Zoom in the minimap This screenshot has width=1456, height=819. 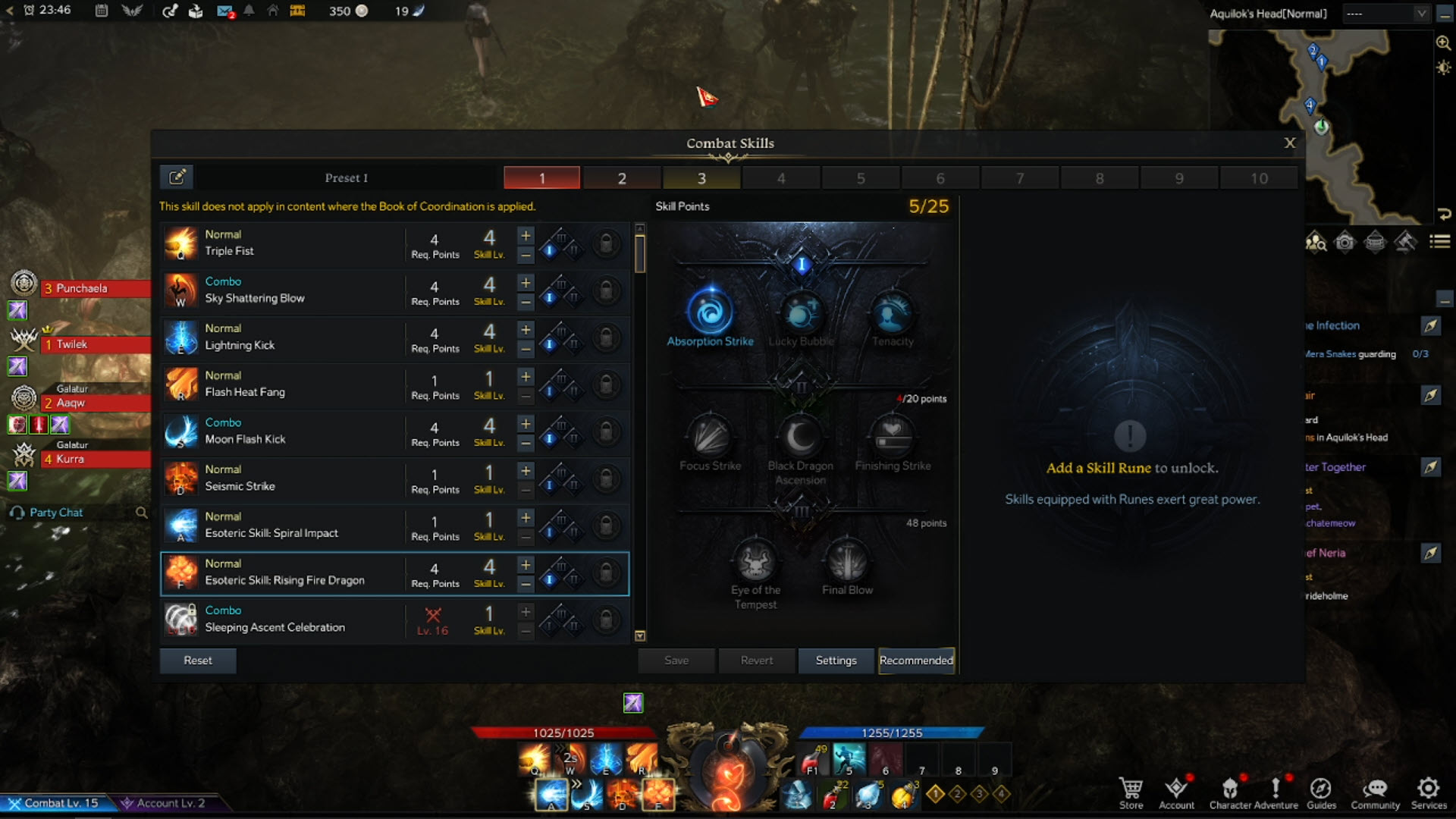click(x=1443, y=43)
